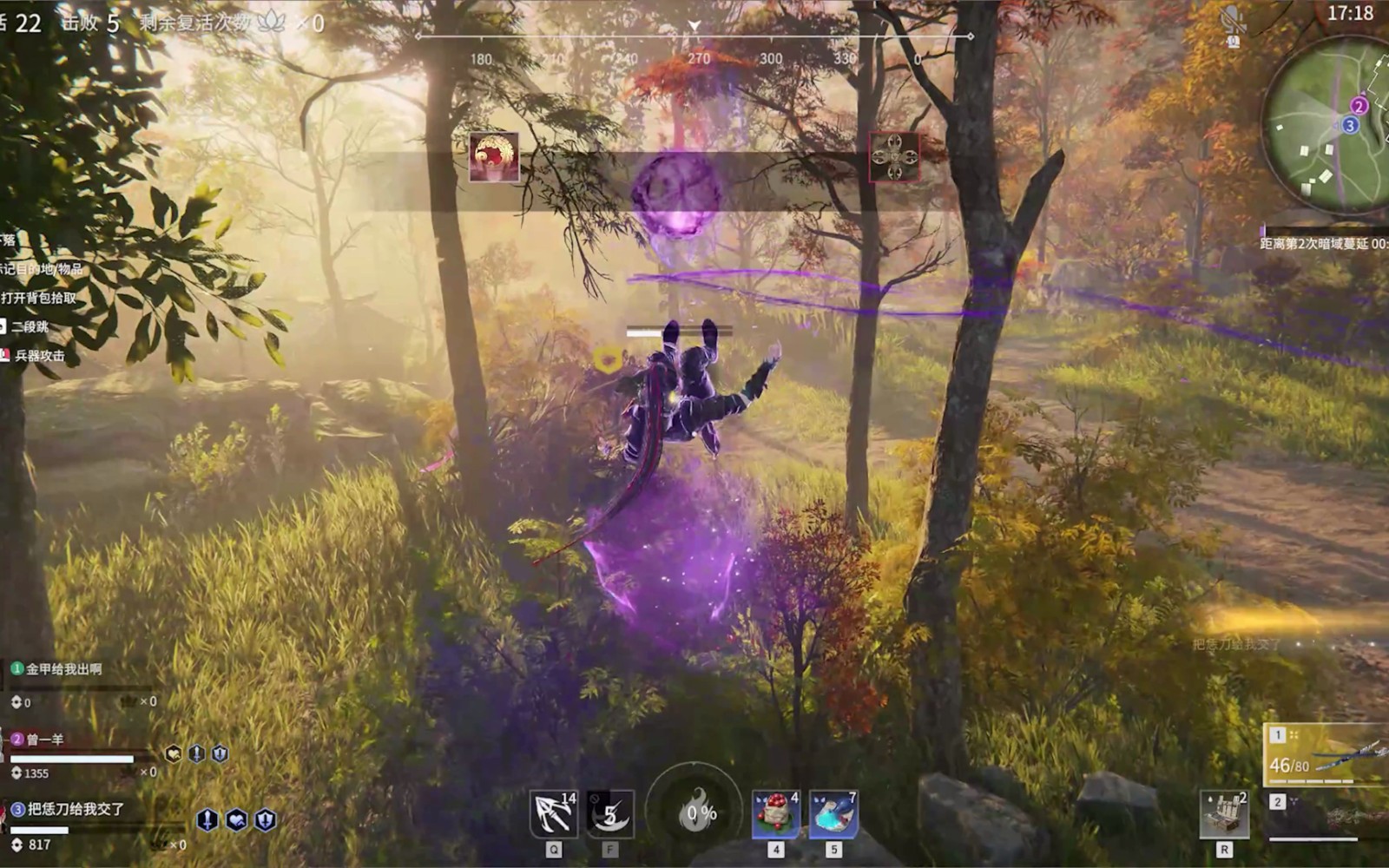This screenshot has width=1389, height=868.
Task: Select teammate 金甲给我出啊 in squad list
Action: click(63, 669)
